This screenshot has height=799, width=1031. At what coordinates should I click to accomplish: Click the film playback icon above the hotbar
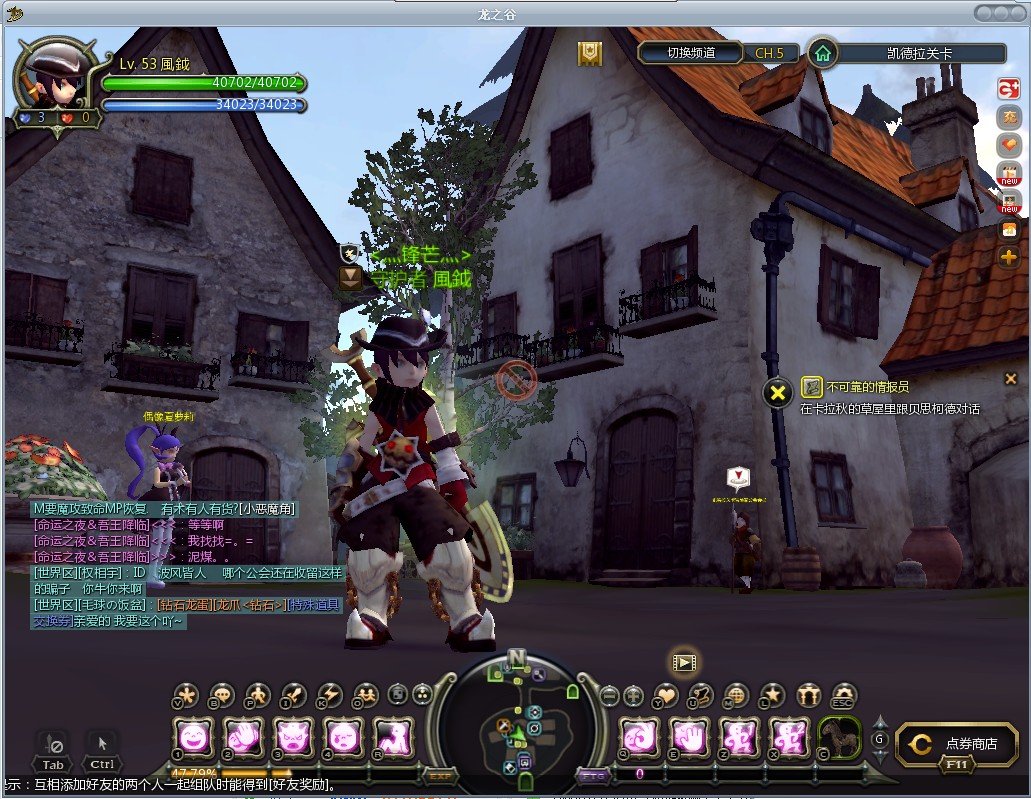[x=684, y=661]
